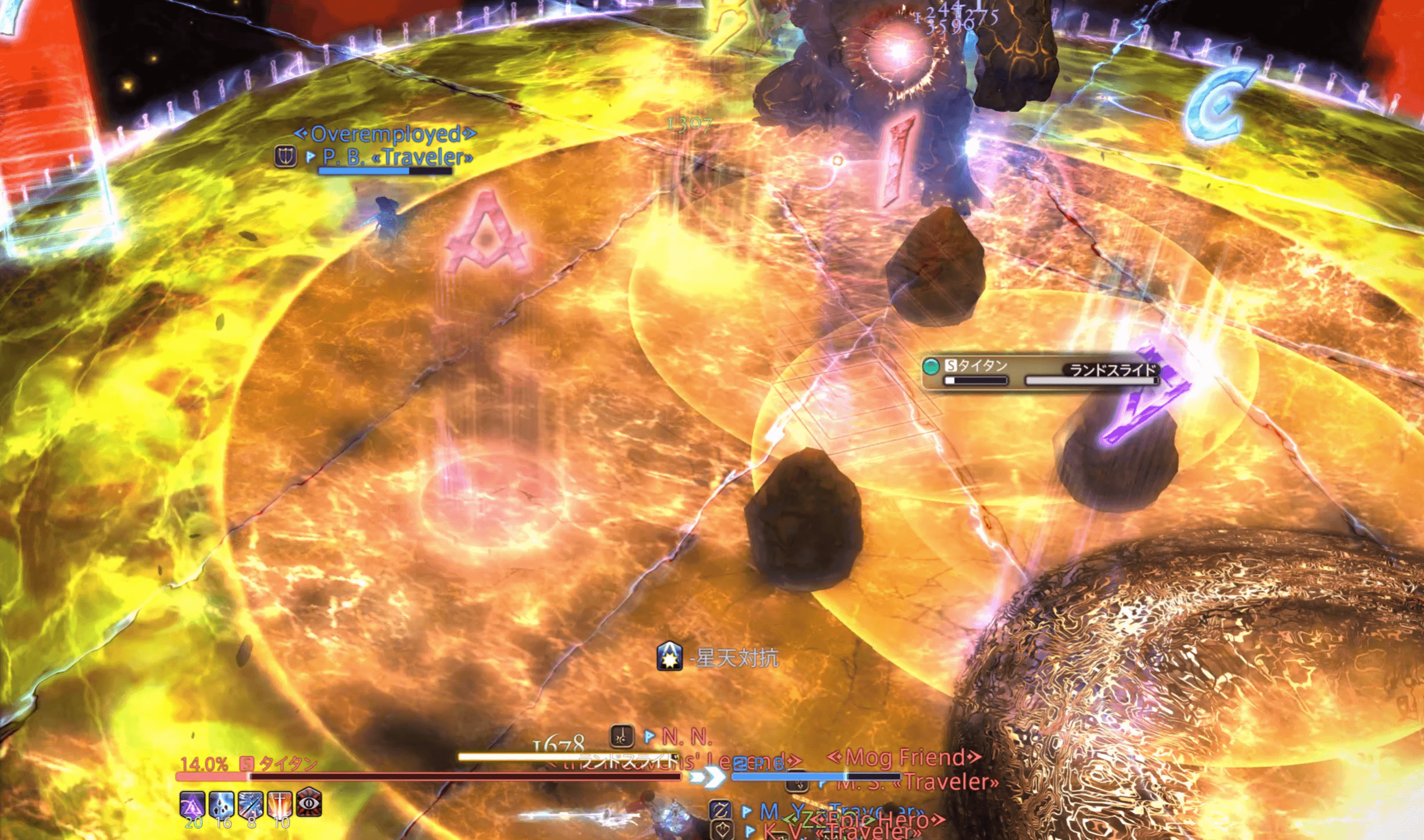Click the タイタン focus target bar
Screen dimensions: 1424x840
coord(1041,372)
